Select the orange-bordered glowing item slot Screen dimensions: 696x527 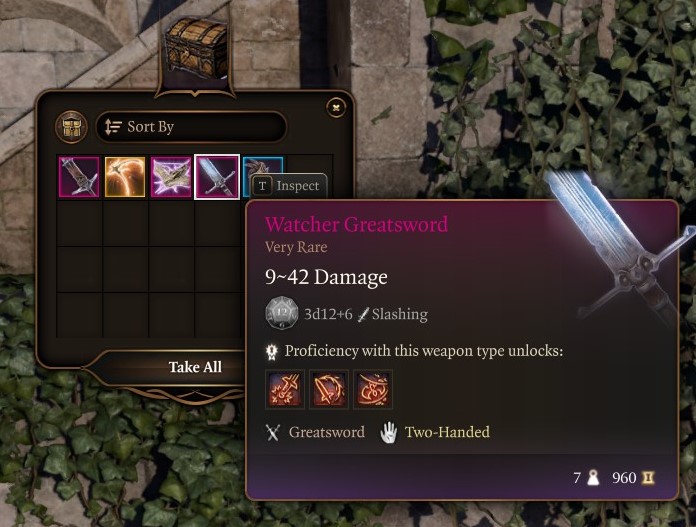[125, 177]
